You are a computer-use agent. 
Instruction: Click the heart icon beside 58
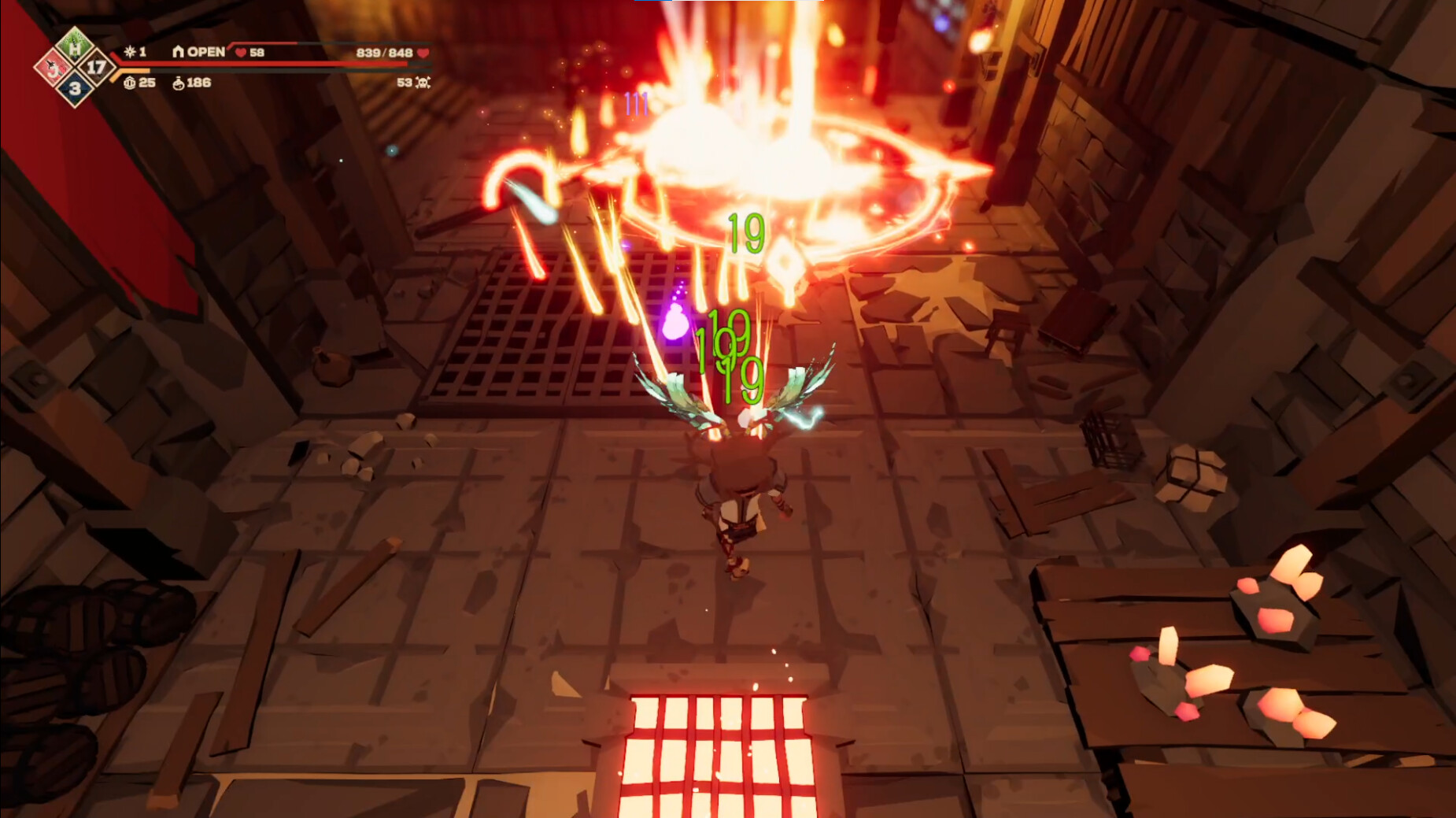tap(240, 54)
